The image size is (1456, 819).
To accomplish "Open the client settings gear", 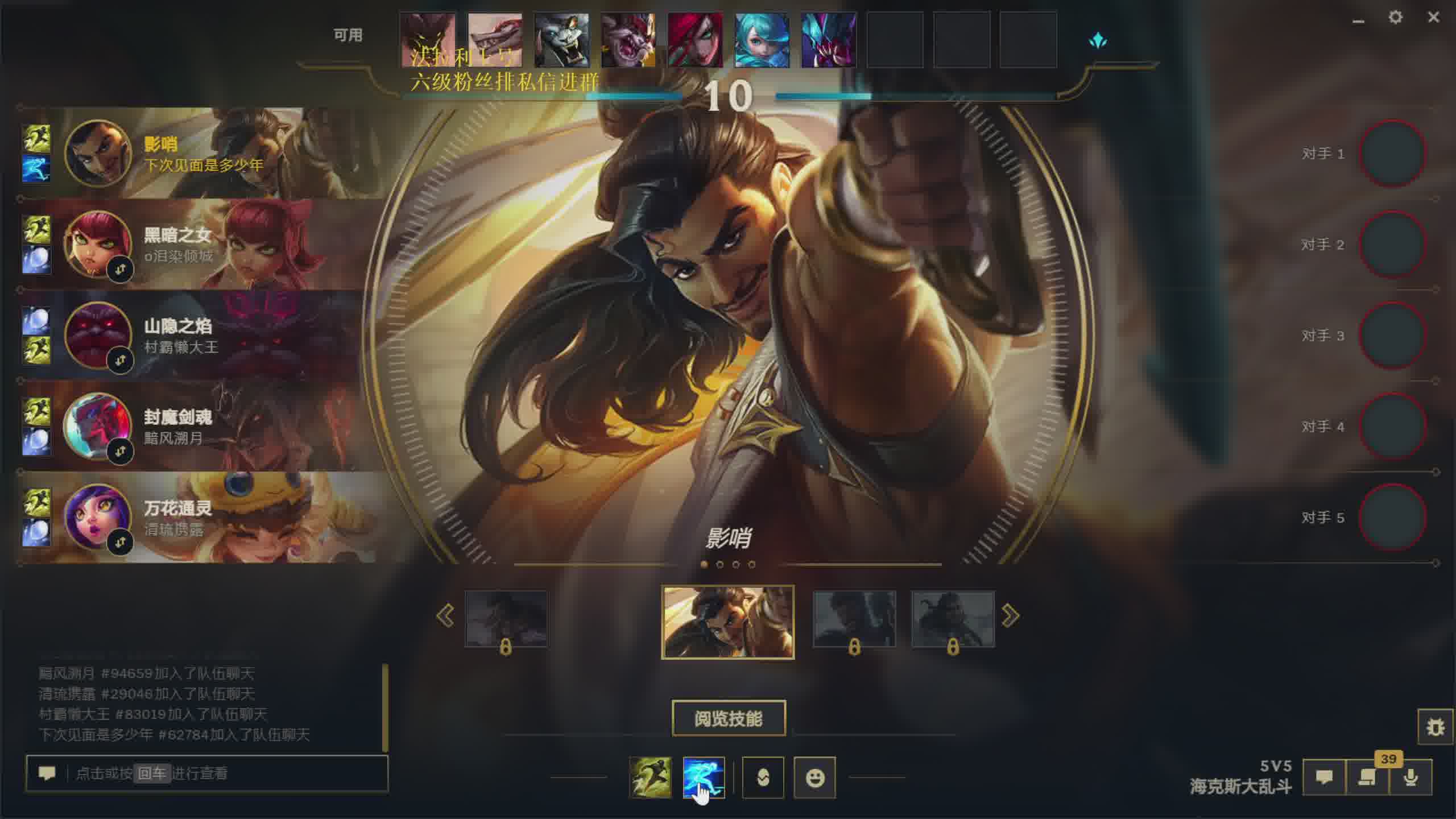I will [1395, 18].
